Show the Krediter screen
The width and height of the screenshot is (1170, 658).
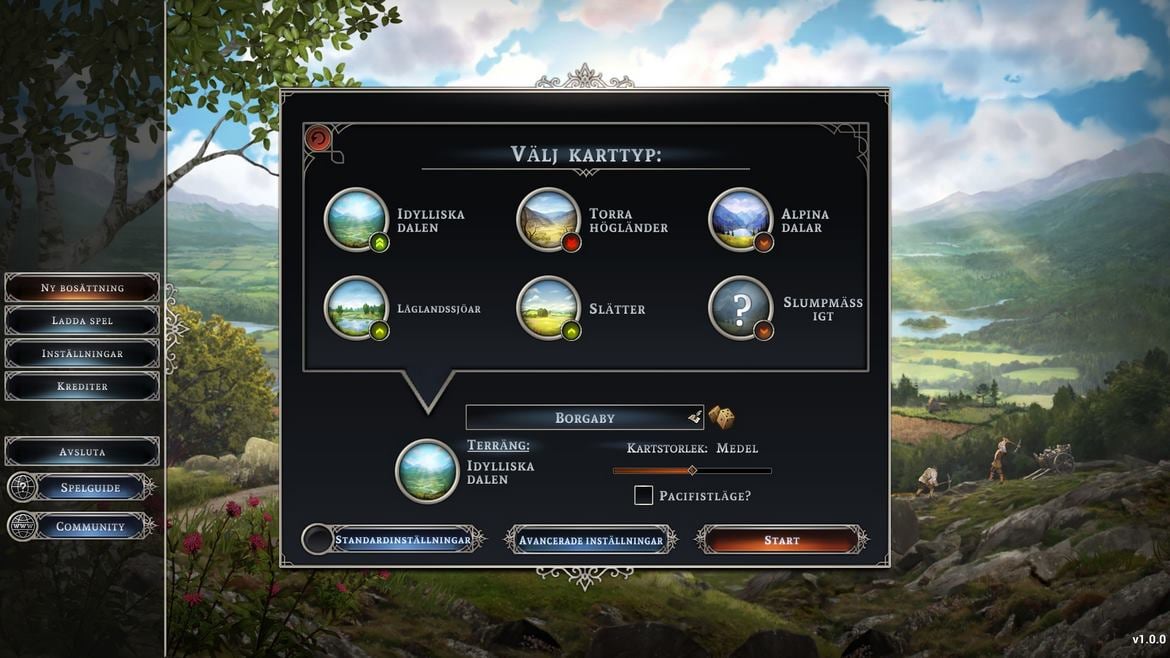[x=82, y=386]
